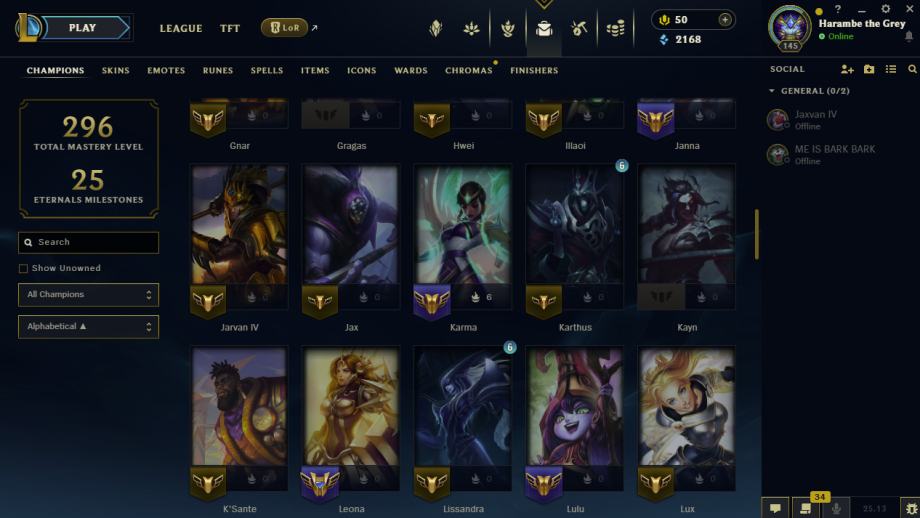This screenshot has width=920, height=518.
Task: Open the Finishers tab
Action: [x=534, y=71]
